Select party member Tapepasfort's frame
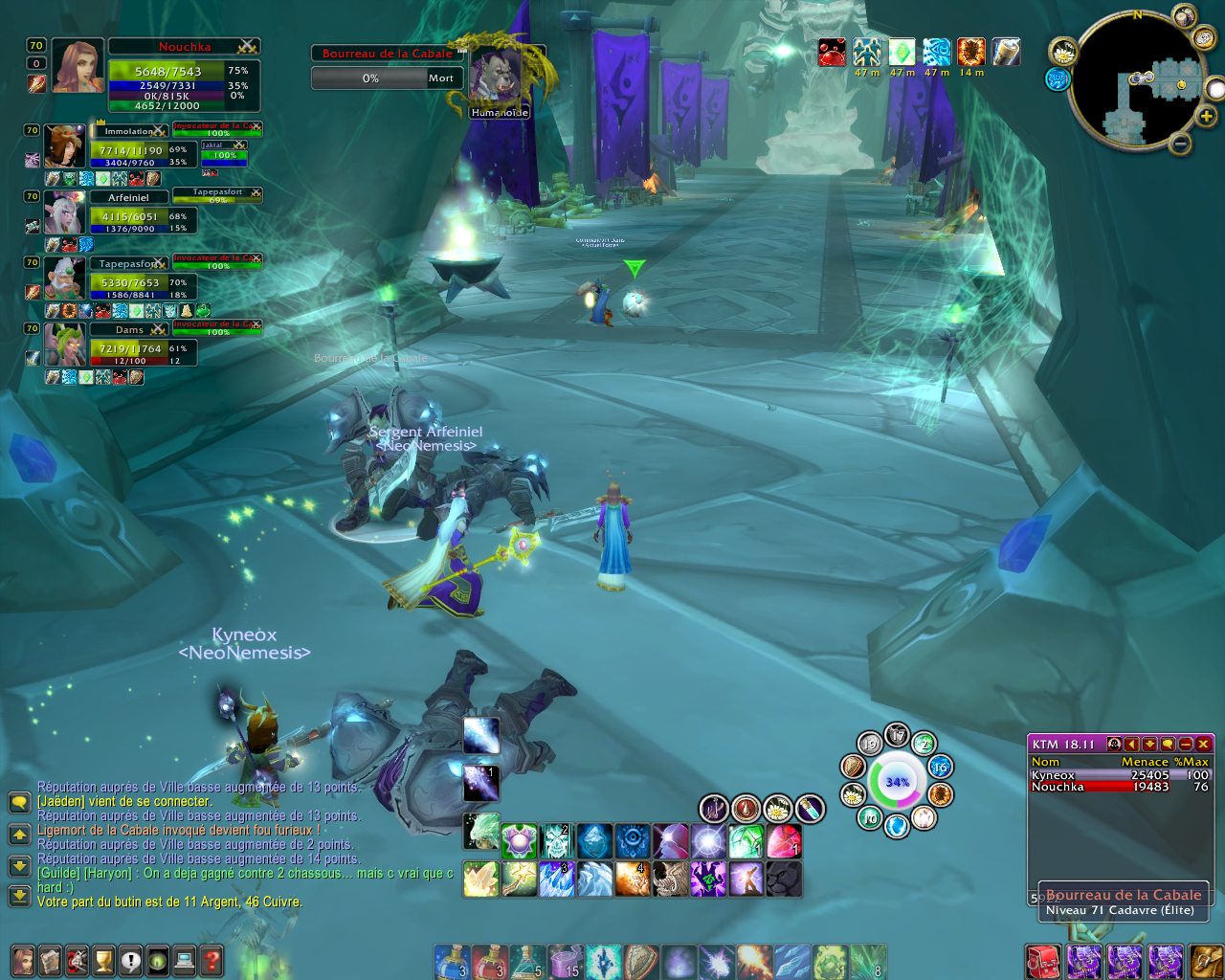This screenshot has height=980, width=1225. (129, 278)
